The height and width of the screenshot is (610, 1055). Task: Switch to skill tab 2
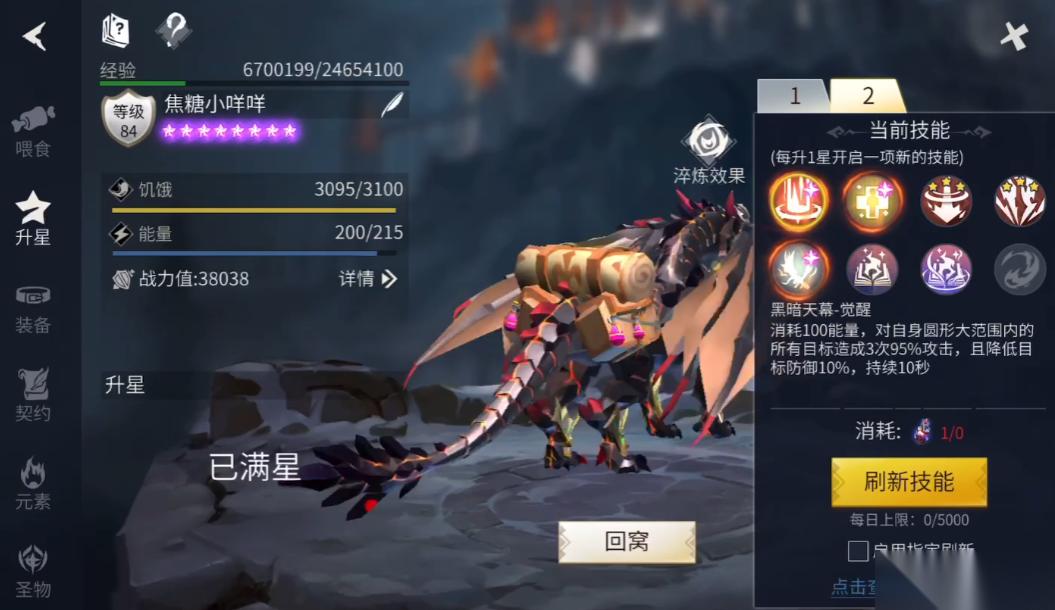click(x=867, y=96)
